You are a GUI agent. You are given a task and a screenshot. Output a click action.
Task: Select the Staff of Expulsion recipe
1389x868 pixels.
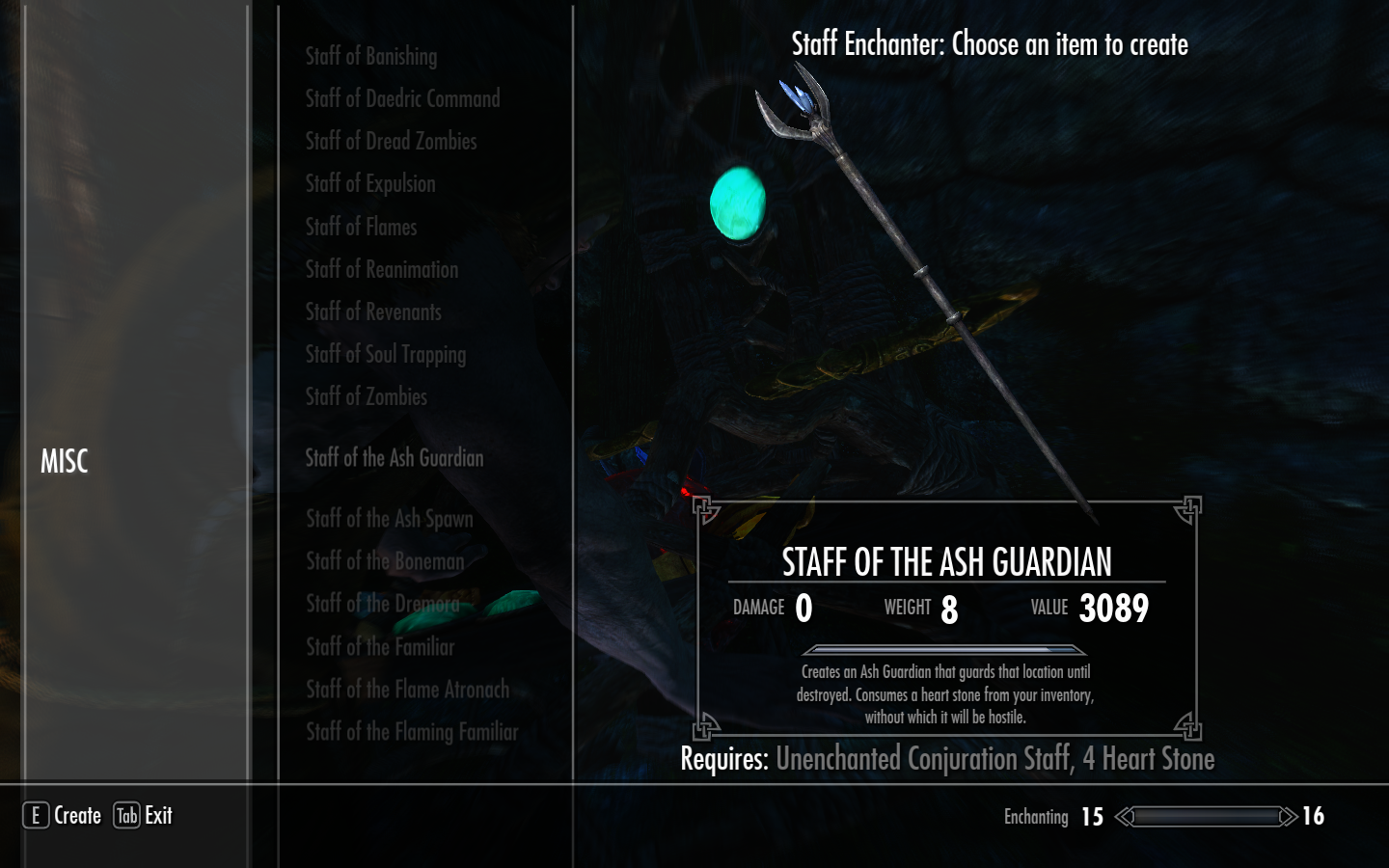pos(370,184)
